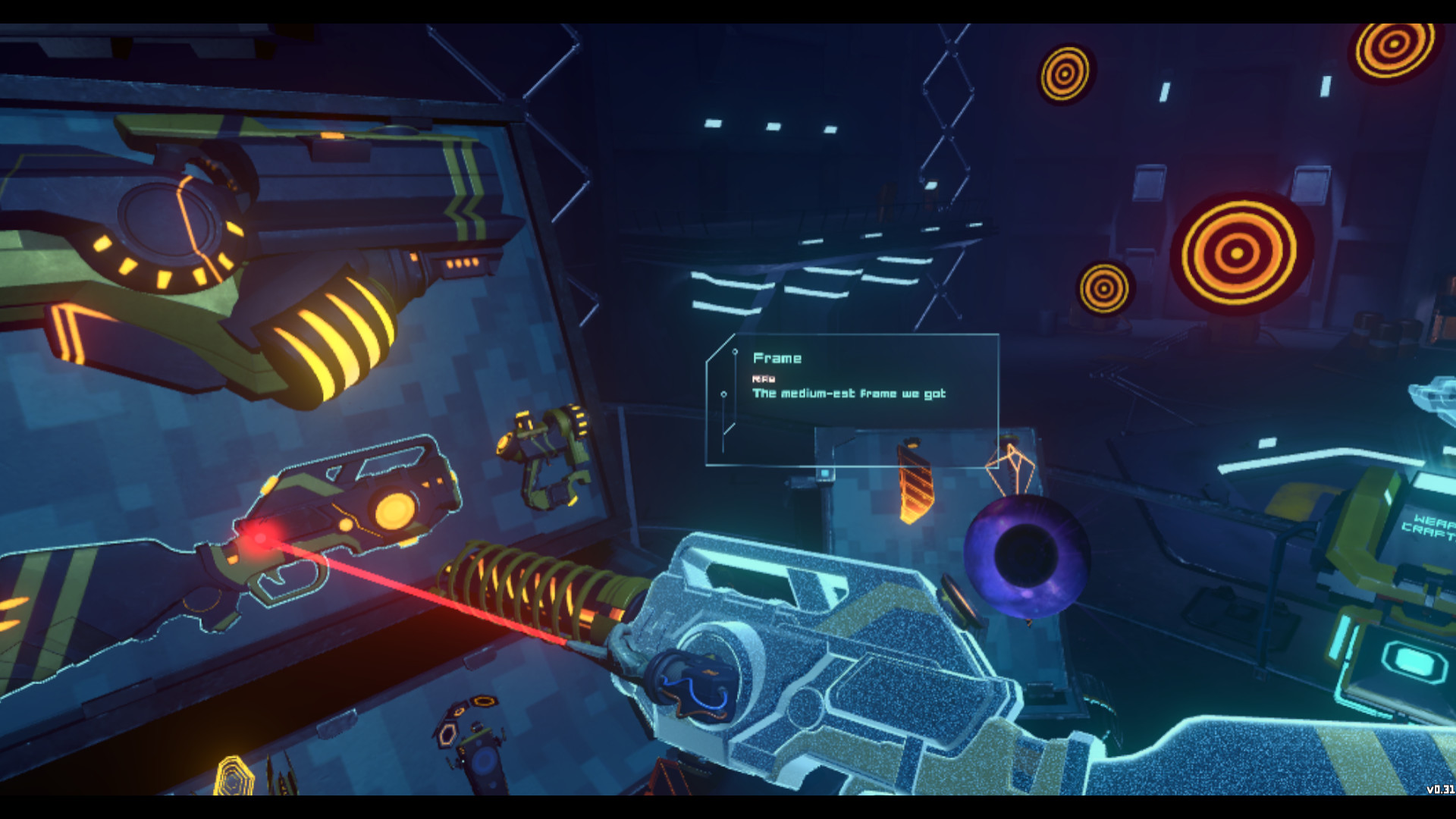Select the description text reading medium-est frame
1456x819 pixels.
848,394
